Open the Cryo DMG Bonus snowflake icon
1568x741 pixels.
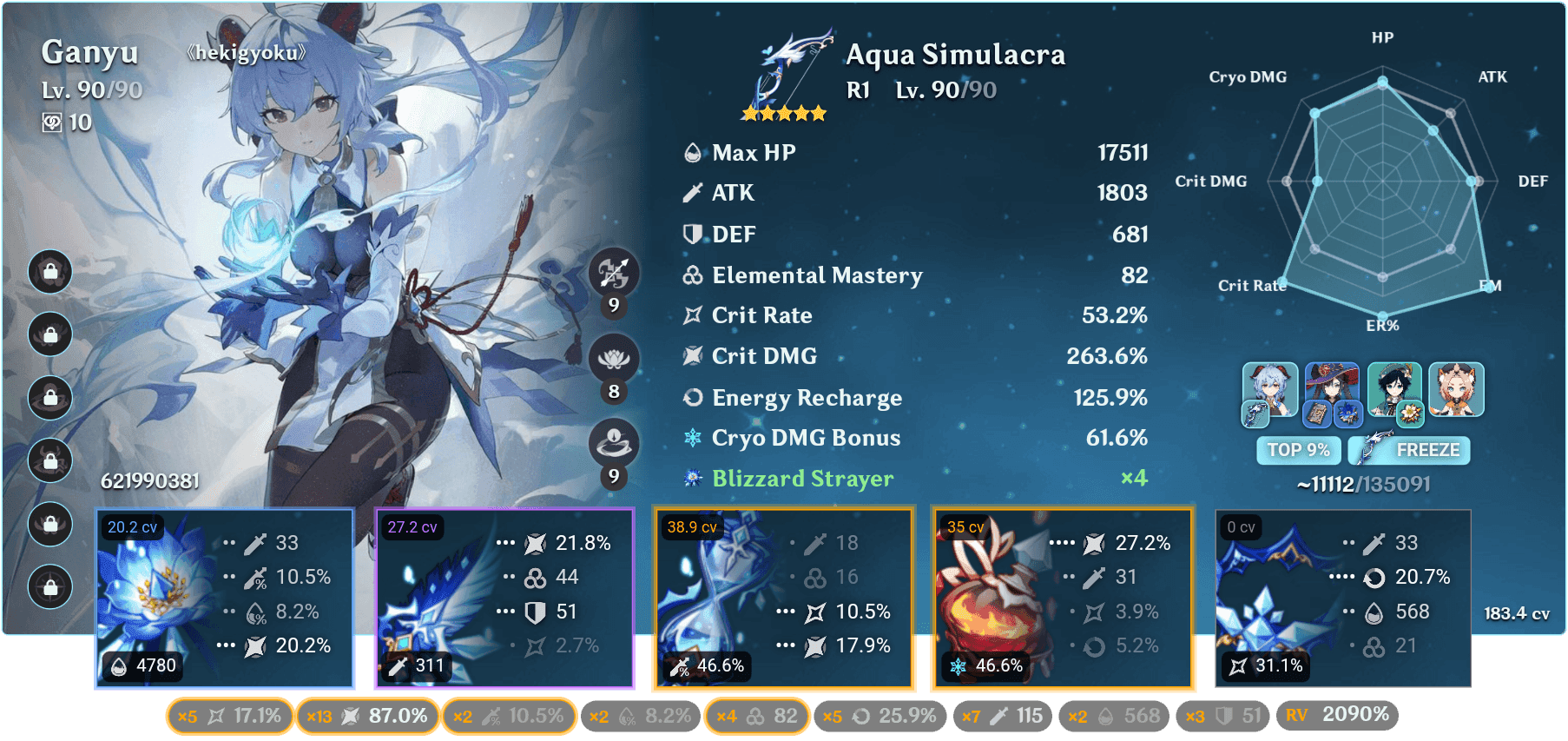pos(690,438)
